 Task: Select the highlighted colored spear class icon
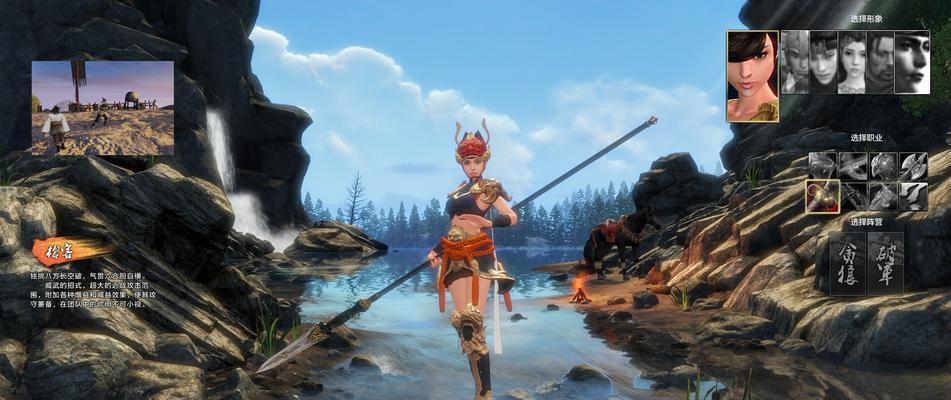822,196
